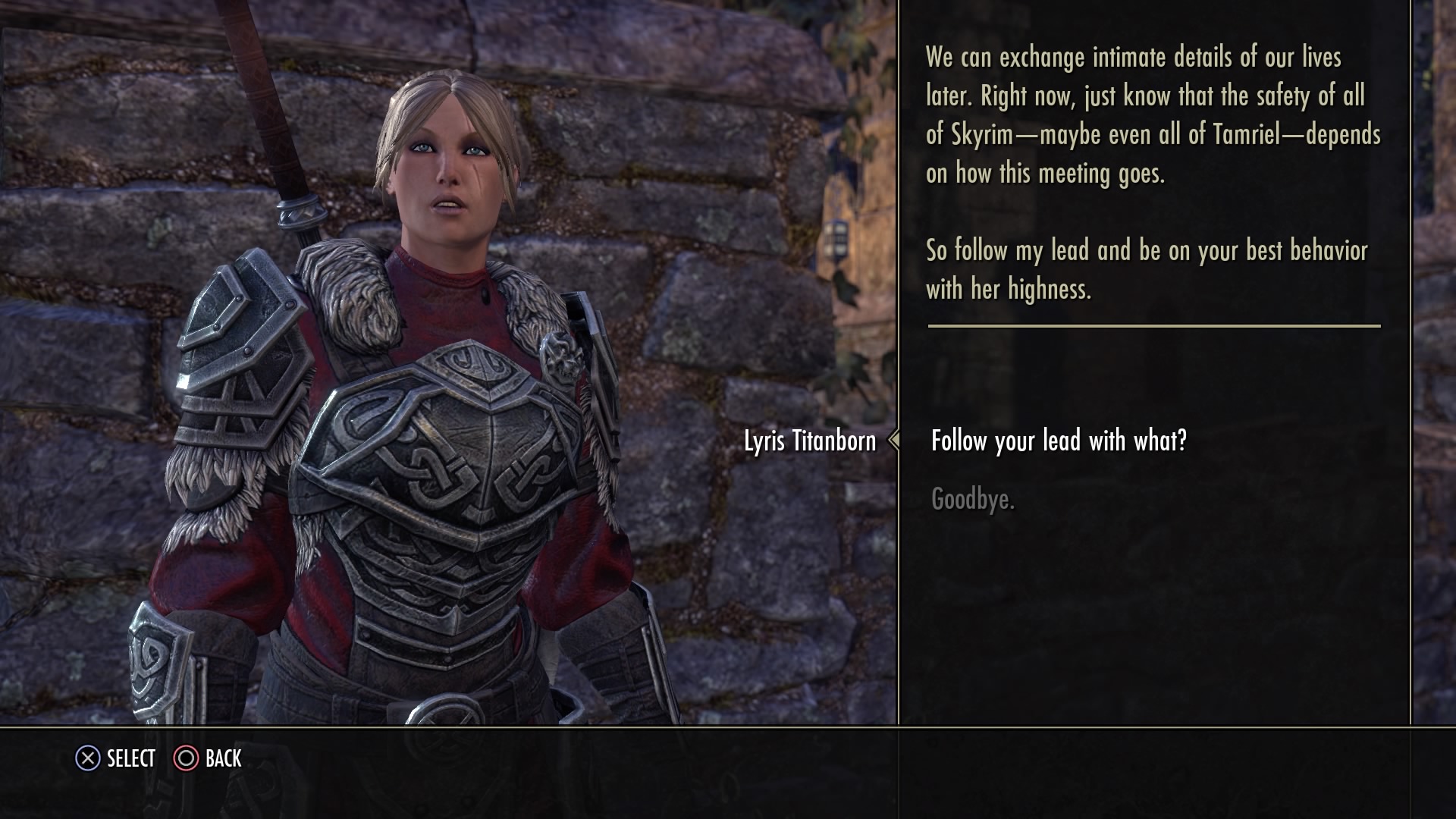Choose "Follow your lead with what?" reply
The image size is (1456, 819).
(x=1058, y=441)
